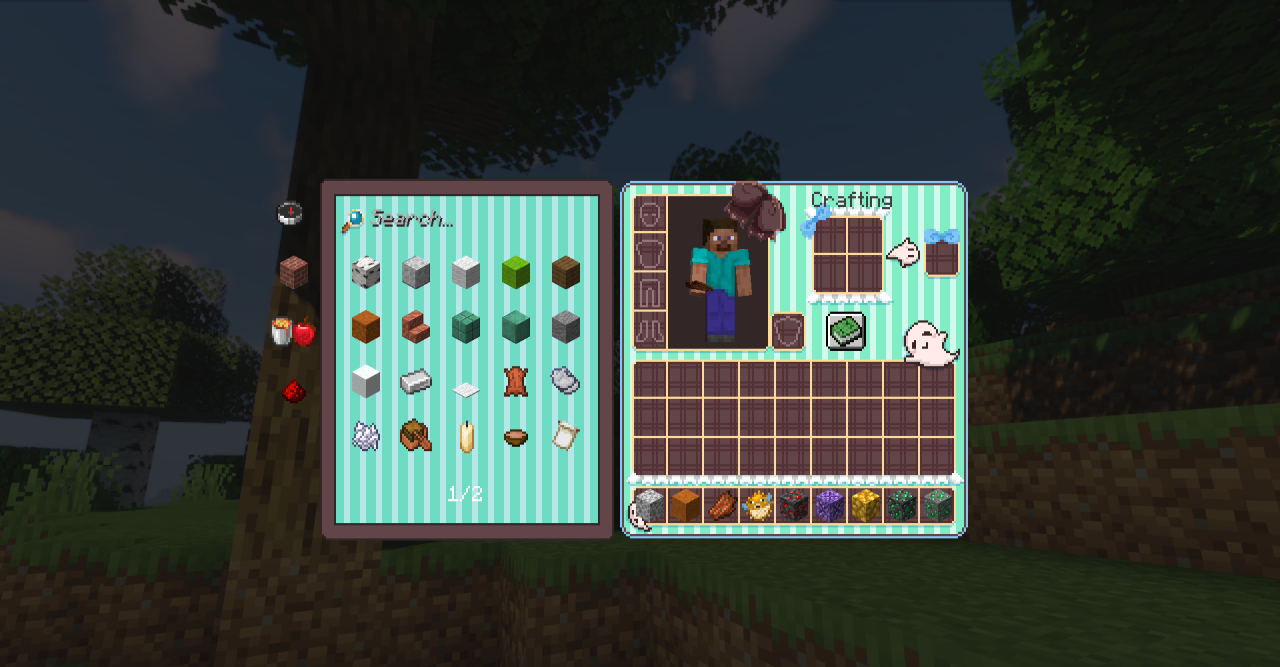Pick the dark wooden planks recipe

tap(566, 272)
